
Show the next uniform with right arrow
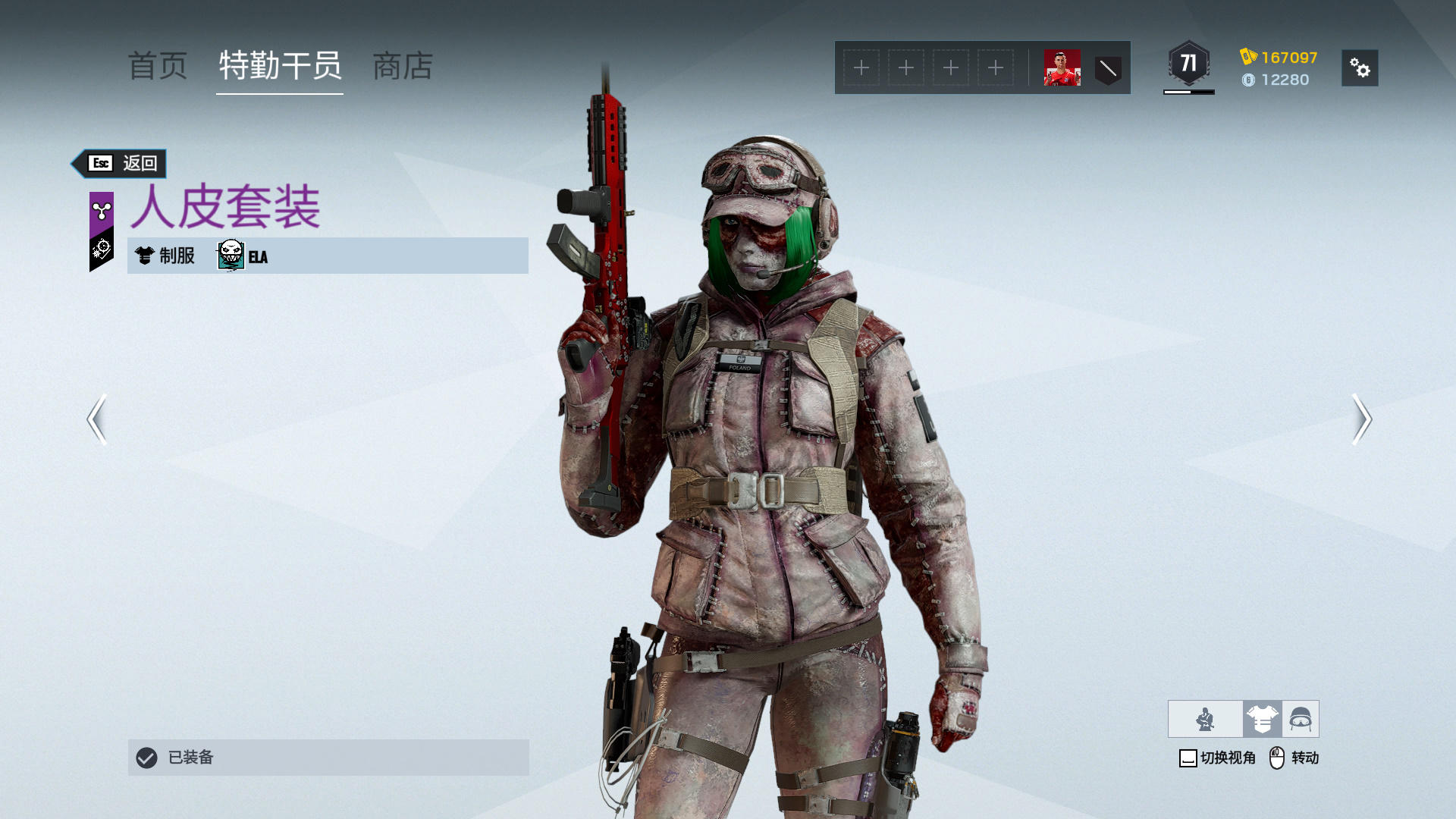point(1361,419)
